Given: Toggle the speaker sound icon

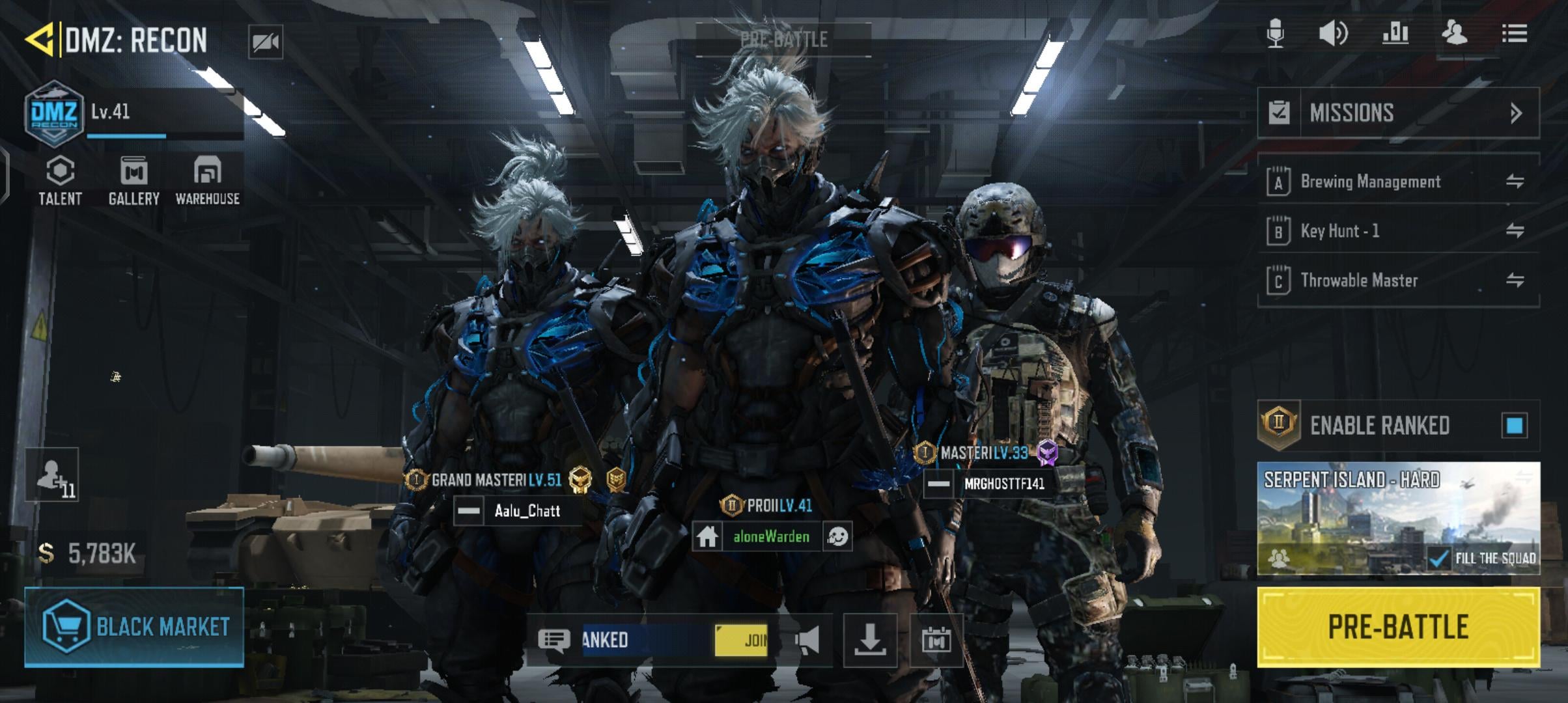Looking at the screenshot, I should point(1332,33).
